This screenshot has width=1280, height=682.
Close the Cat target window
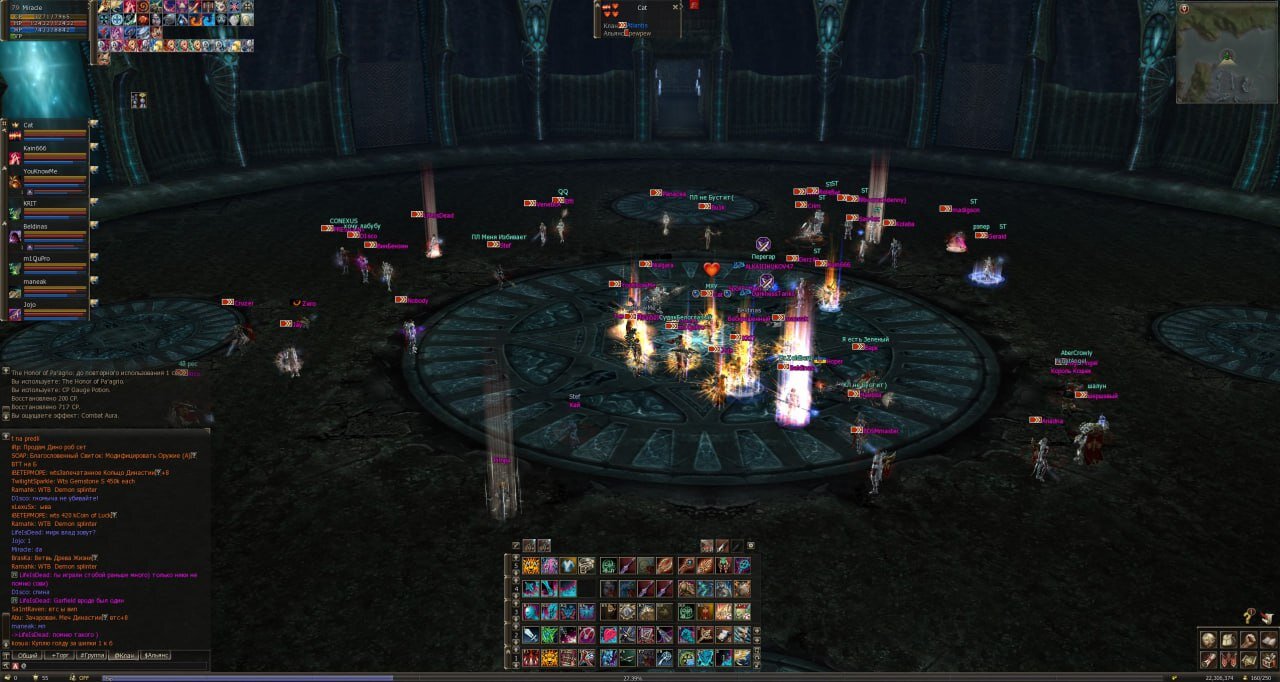[x=676, y=7]
